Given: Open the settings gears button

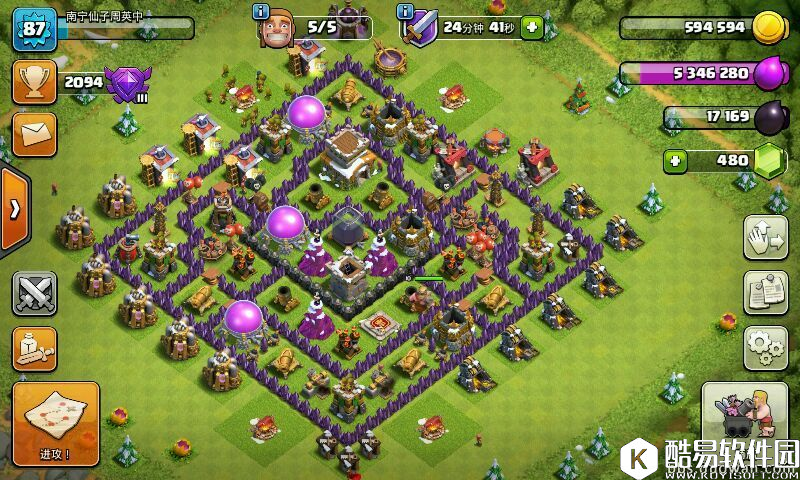Looking at the screenshot, I should (766, 347).
